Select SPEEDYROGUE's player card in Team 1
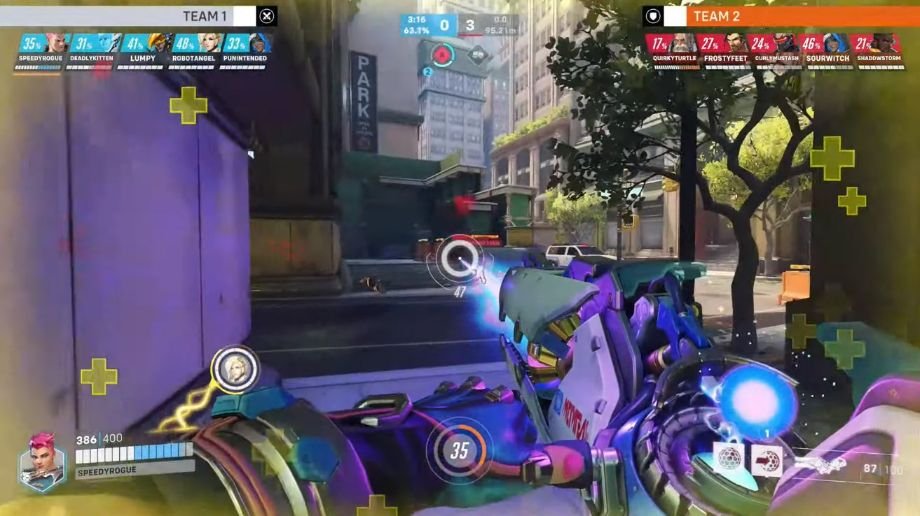 [42, 48]
